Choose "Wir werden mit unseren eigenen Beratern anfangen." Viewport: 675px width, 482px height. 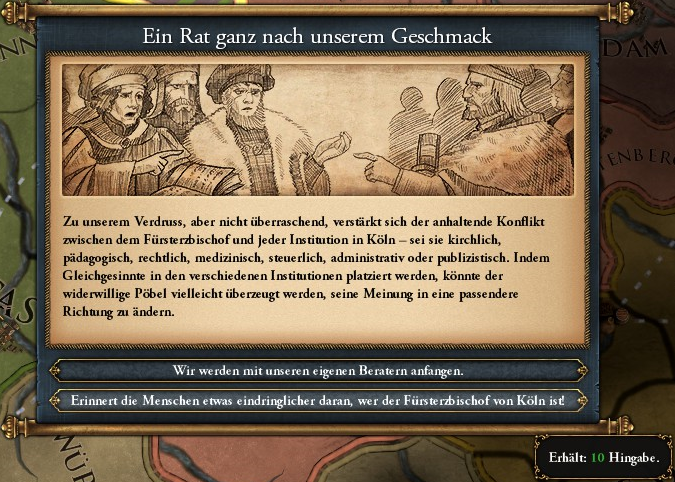click(318, 370)
